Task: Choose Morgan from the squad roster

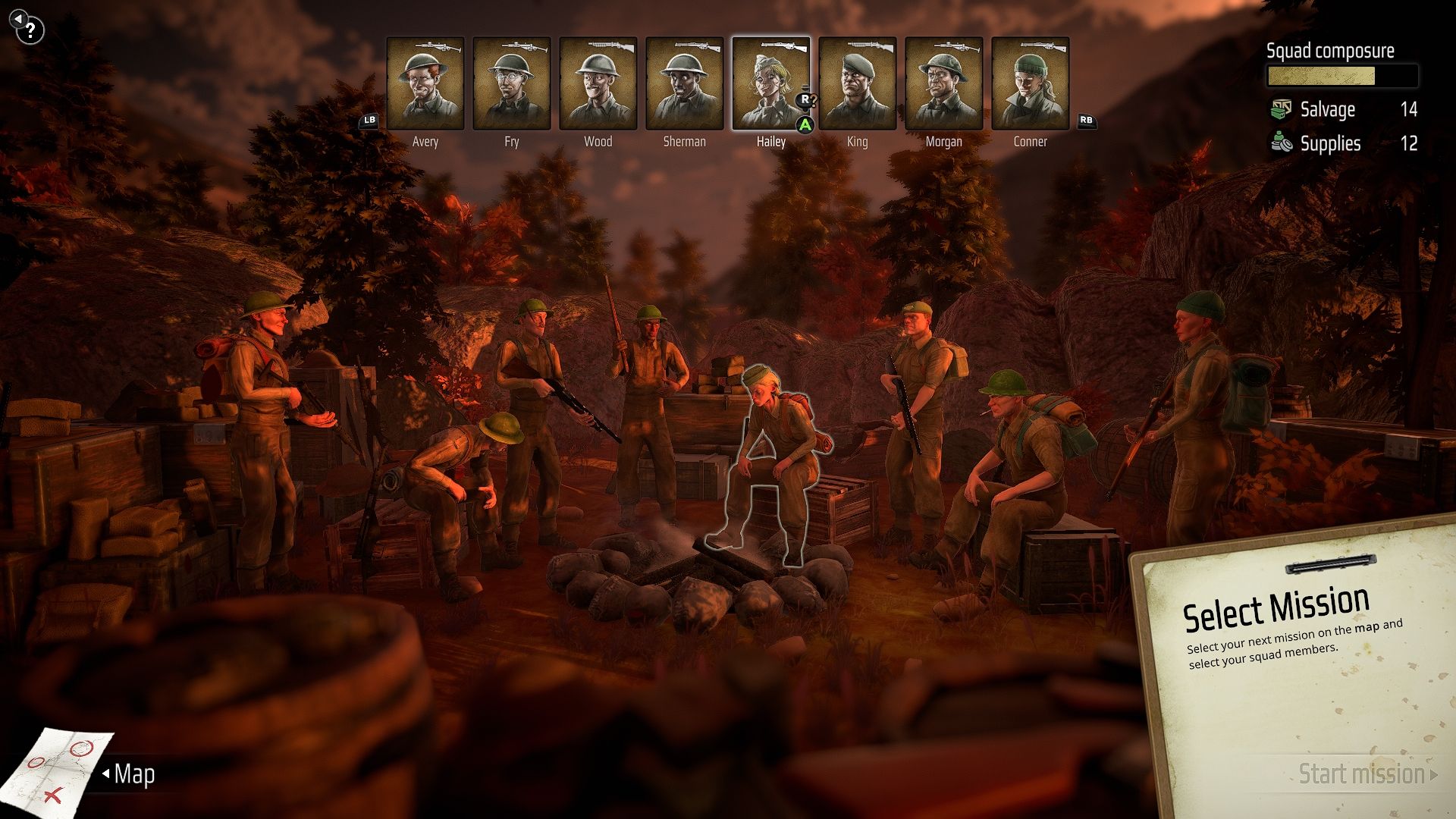Action: click(944, 83)
